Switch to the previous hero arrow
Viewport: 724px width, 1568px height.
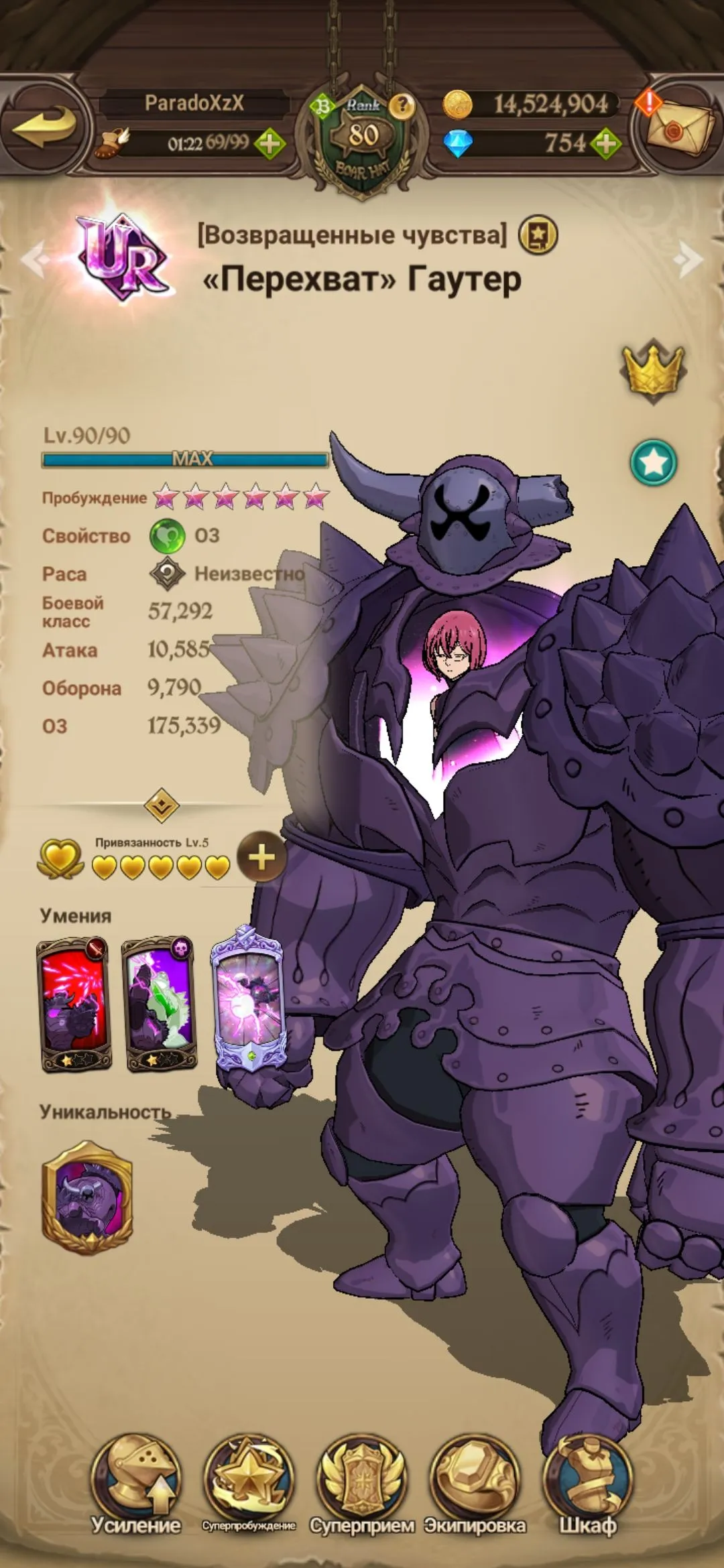tap(35, 259)
